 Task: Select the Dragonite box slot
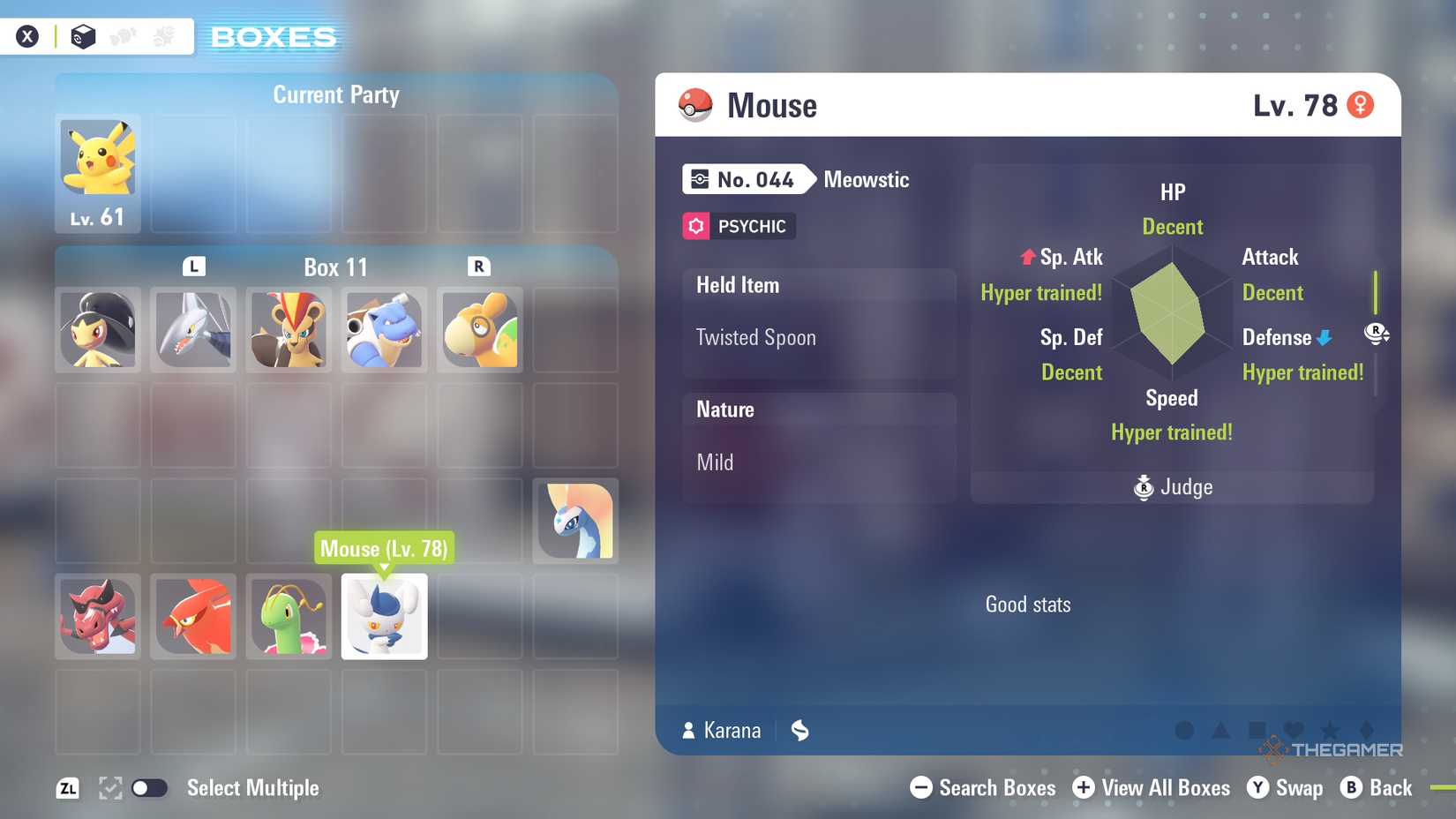(479, 329)
